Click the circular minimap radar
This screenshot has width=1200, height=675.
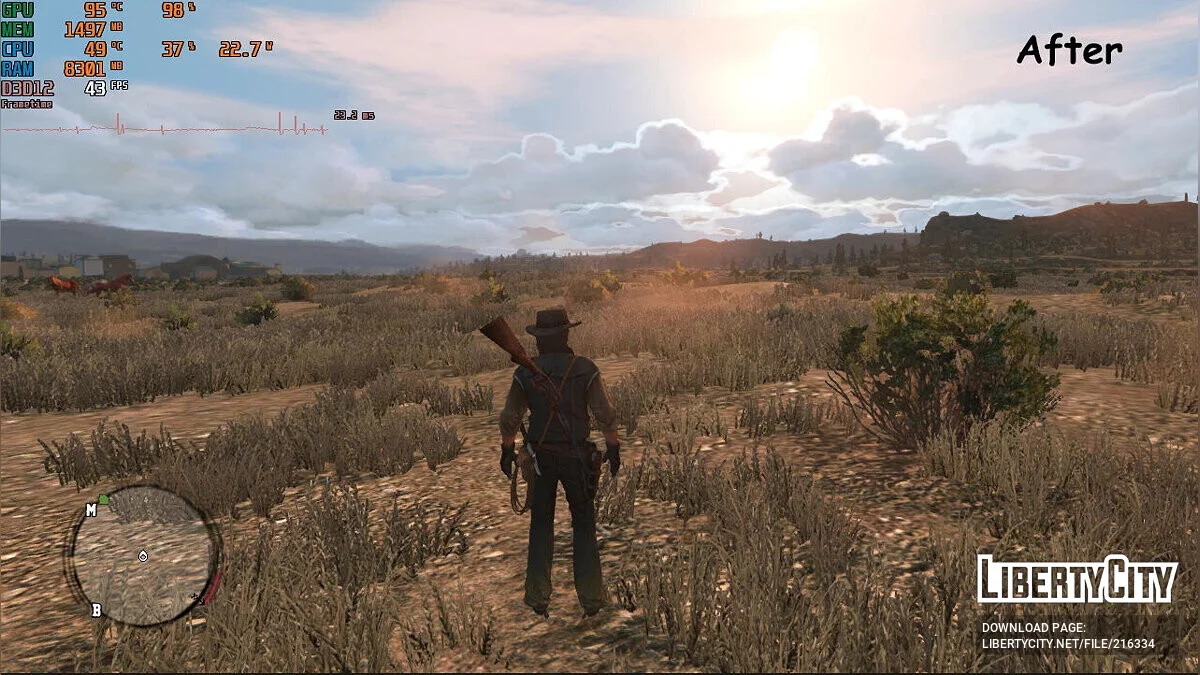click(142, 556)
